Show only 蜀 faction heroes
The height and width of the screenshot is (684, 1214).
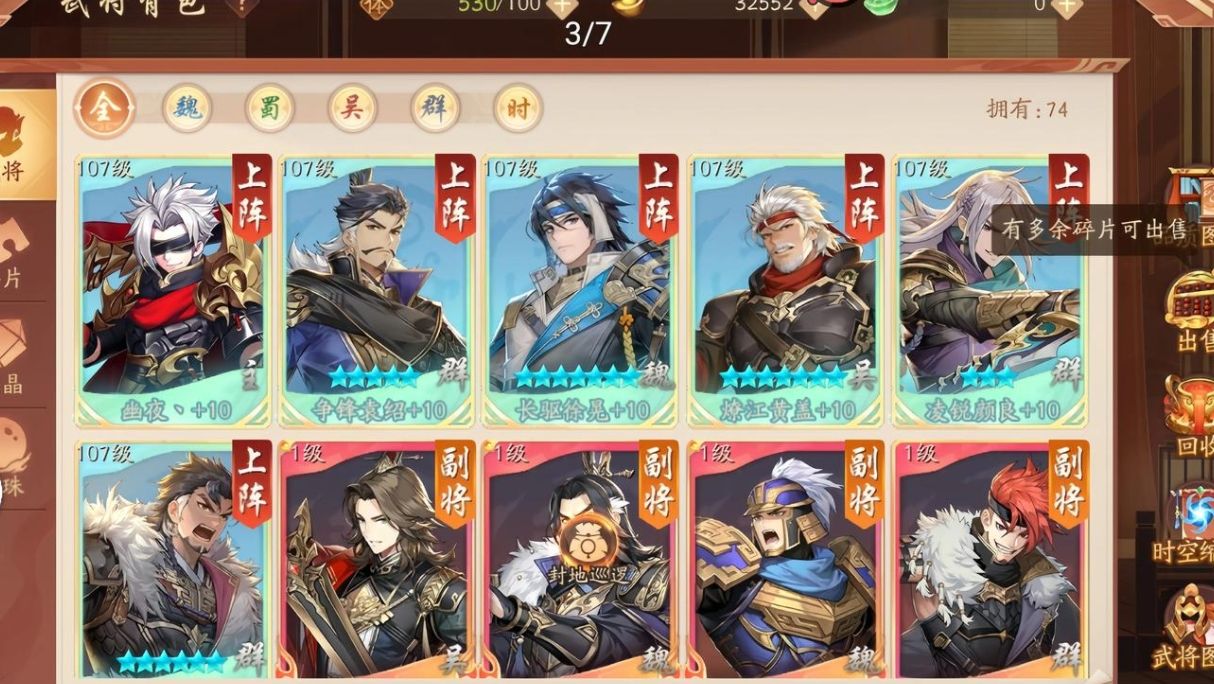(269, 108)
